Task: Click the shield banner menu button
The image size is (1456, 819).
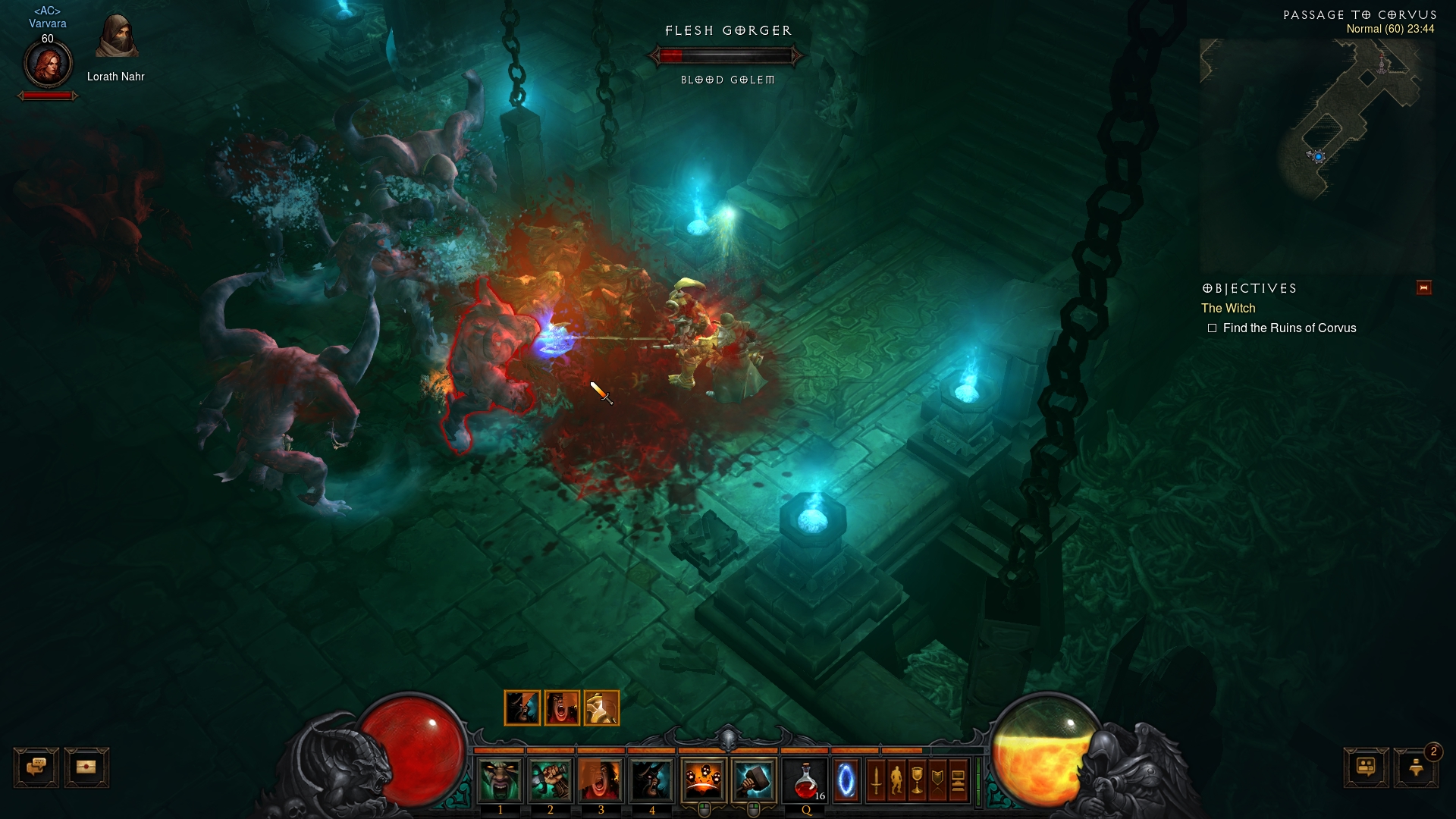Action: click(x=937, y=780)
